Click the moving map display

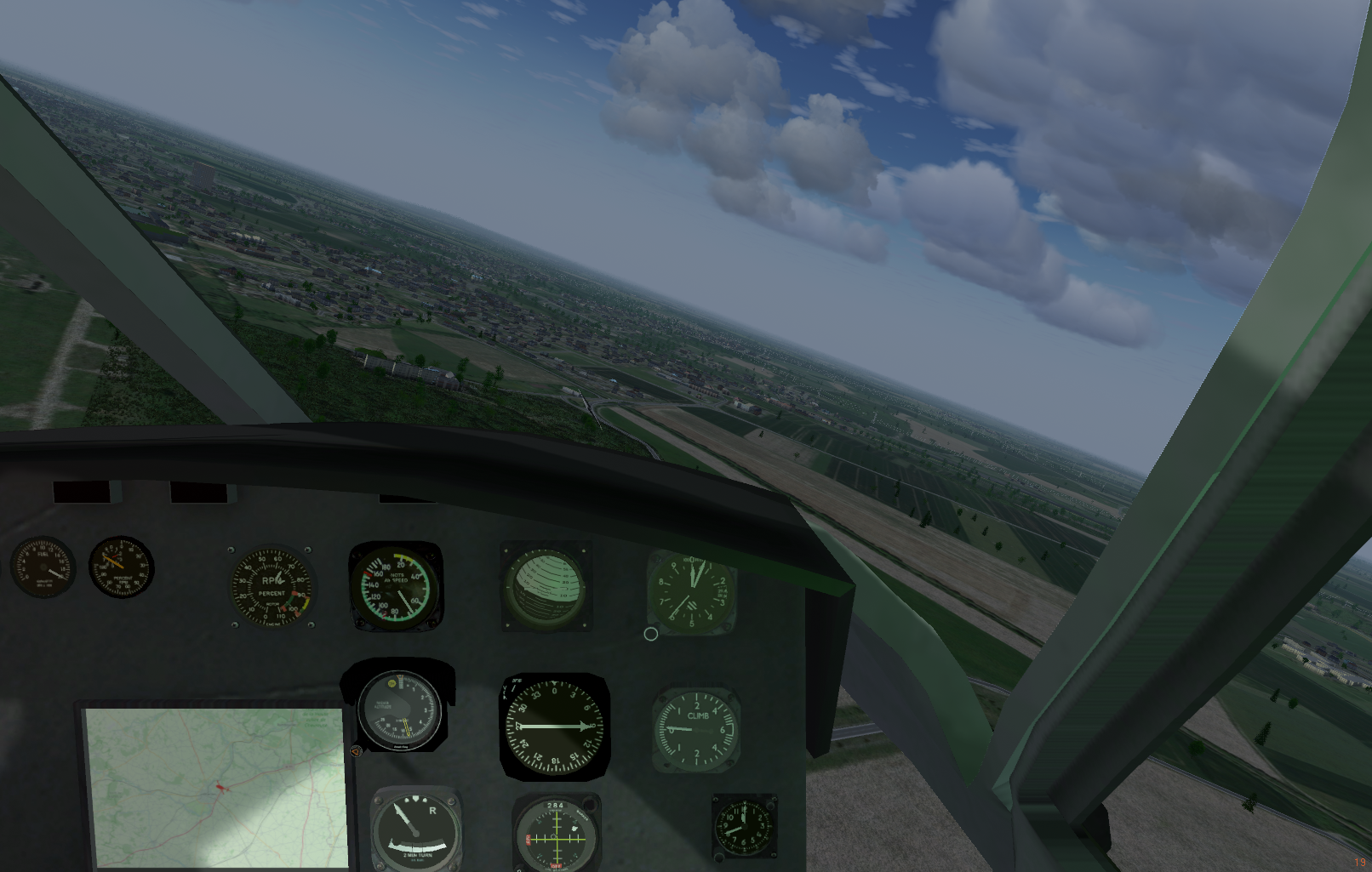pos(217,786)
